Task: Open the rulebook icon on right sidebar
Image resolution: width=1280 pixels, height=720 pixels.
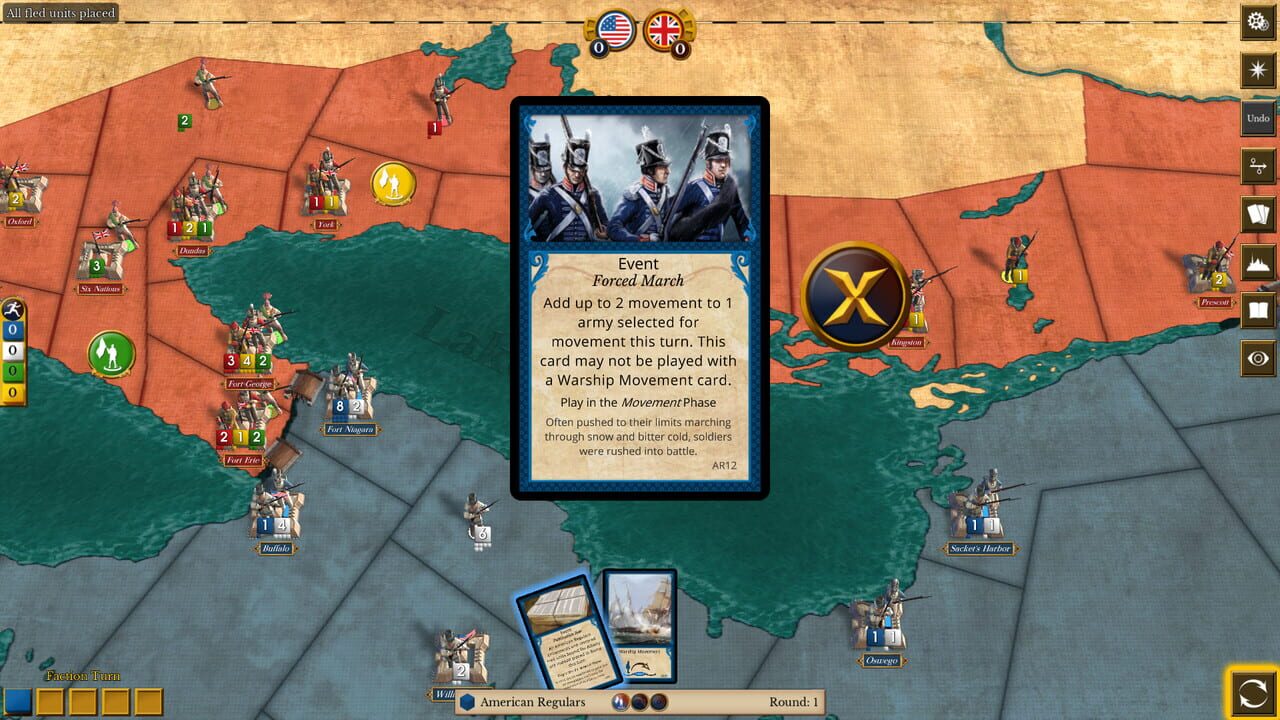Action: pyautogui.click(x=1258, y=310)
